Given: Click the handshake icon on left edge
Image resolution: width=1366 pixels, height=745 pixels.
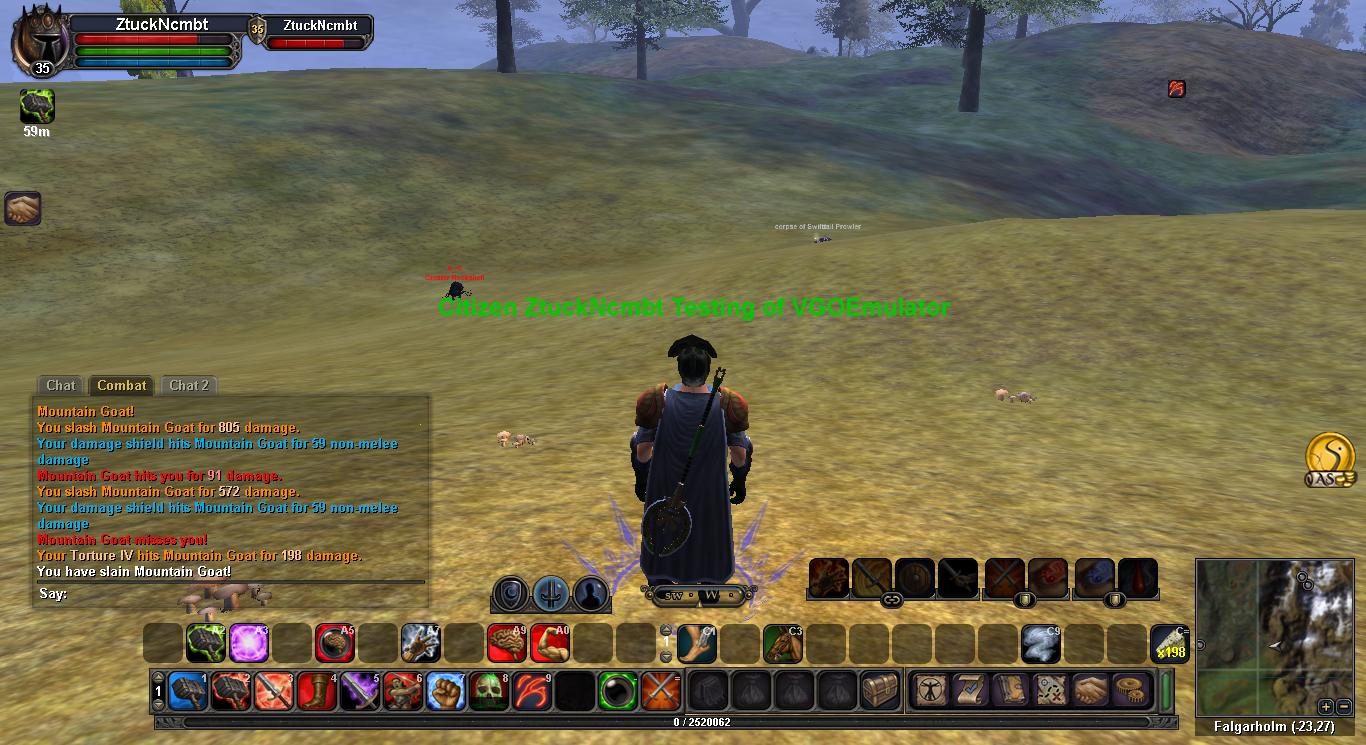Looking at the screenshot, I should pyautogui.click(x=22, y=208).
